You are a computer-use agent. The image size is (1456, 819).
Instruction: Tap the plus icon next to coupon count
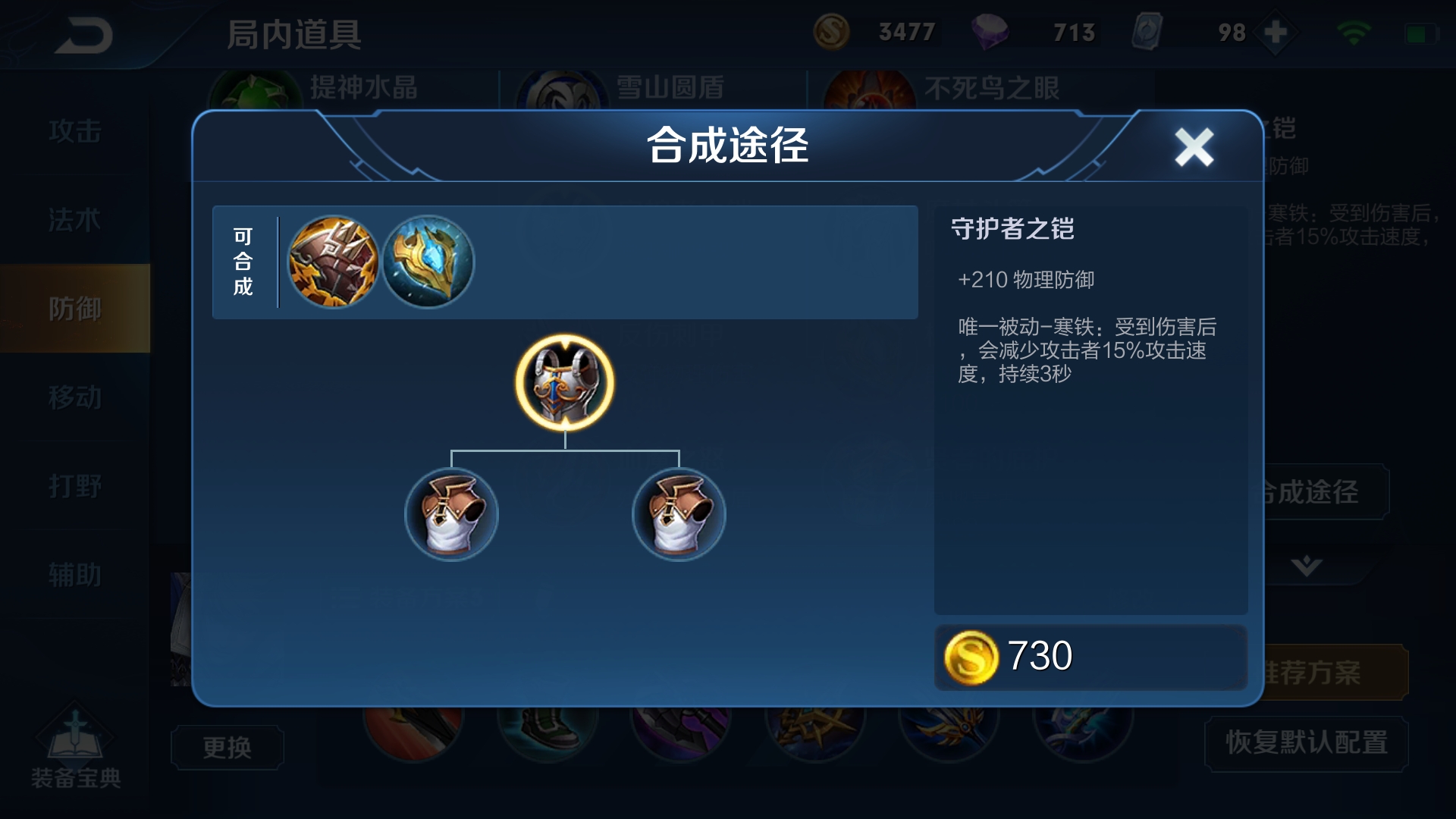click(1276, 32)
